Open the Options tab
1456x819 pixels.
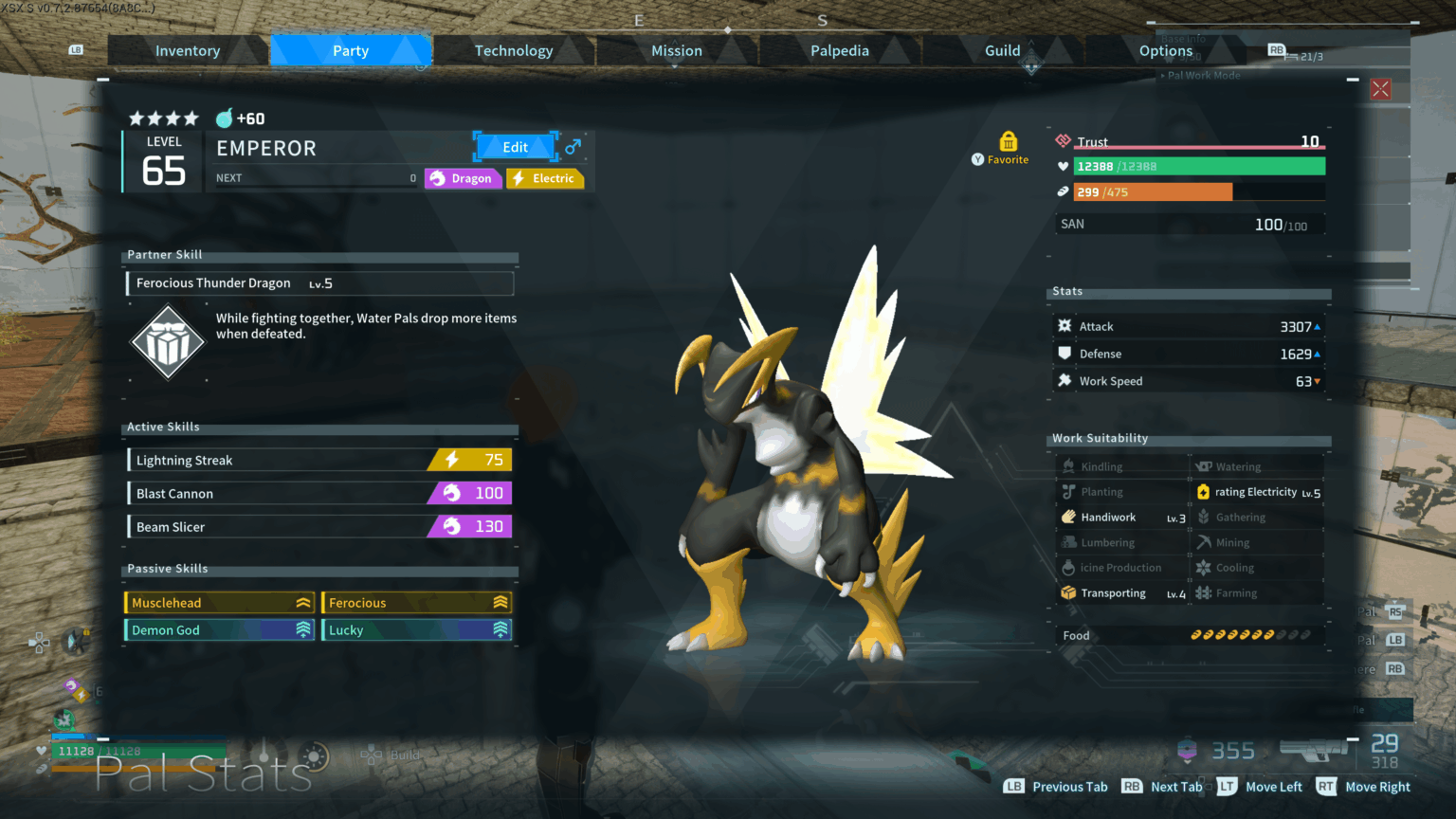click(x=1166, y=51)
